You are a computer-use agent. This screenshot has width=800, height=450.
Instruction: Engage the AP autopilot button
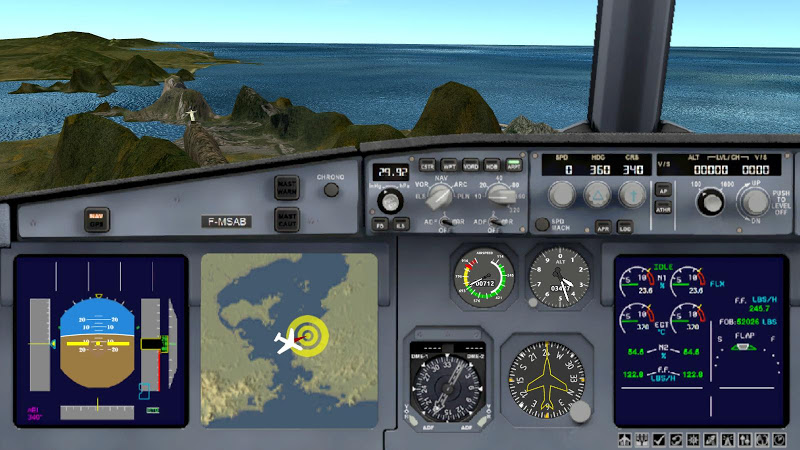pyautogui.click(x=662, y=189)
